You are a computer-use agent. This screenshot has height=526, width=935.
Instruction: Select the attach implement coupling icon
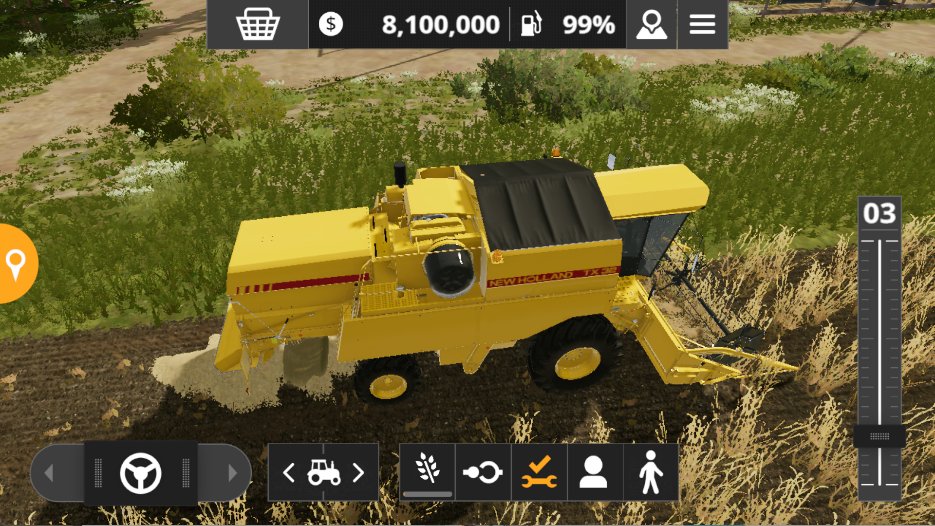[483, 472]
